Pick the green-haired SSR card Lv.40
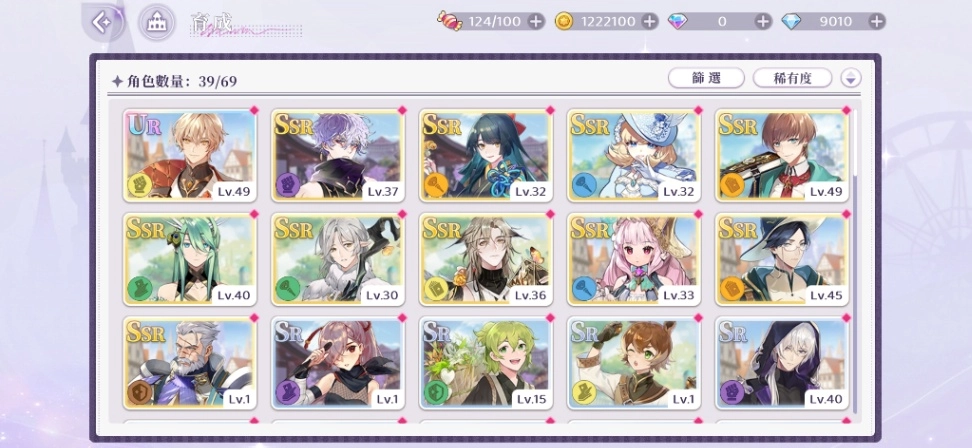Viewport: 972px width, 448px height. 190,259
